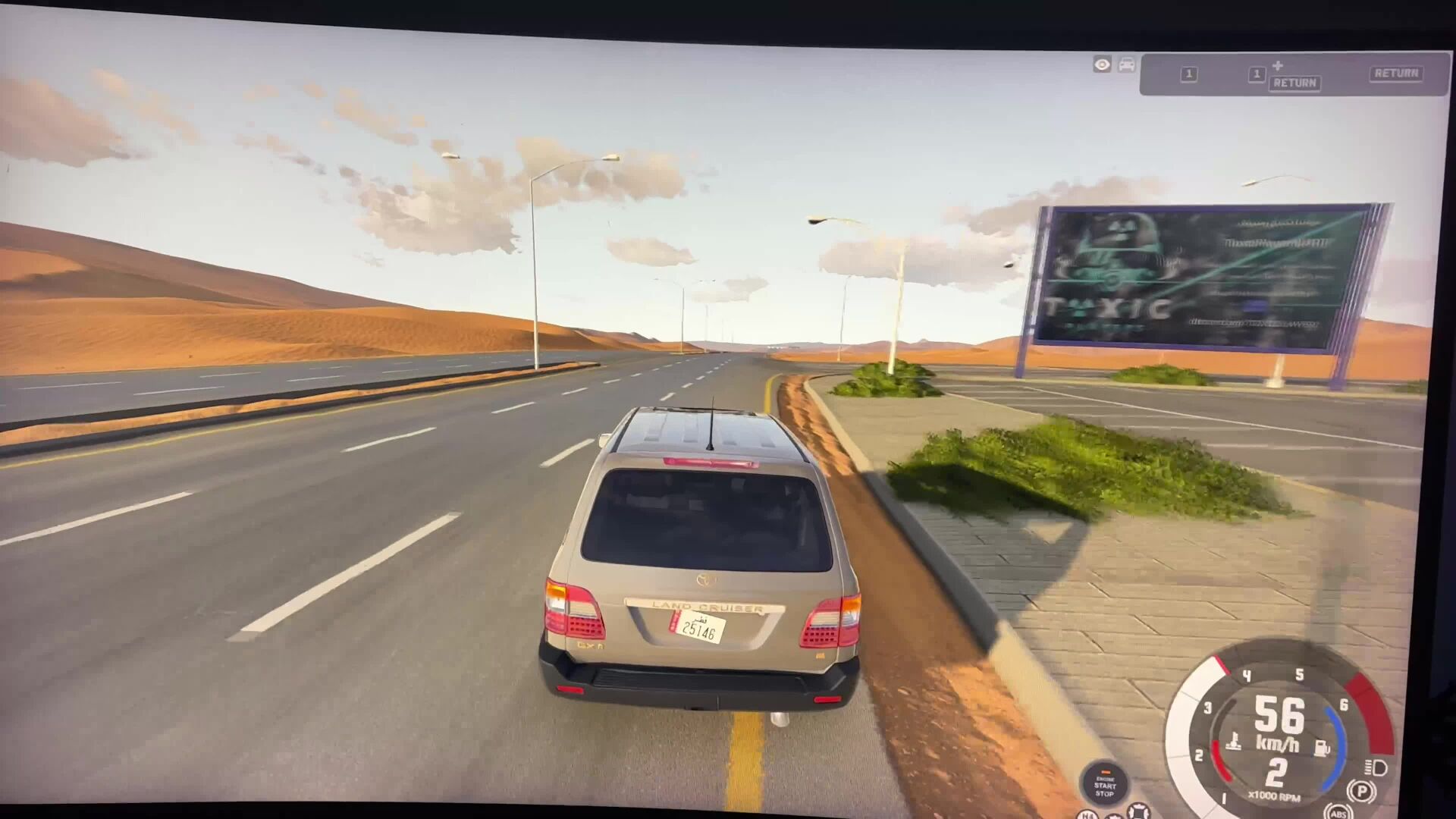Image resolution: width=1456 pixels, height=819 pixels.
Task: Click the first keybind box labeled 1
Action: point(1189,74)
